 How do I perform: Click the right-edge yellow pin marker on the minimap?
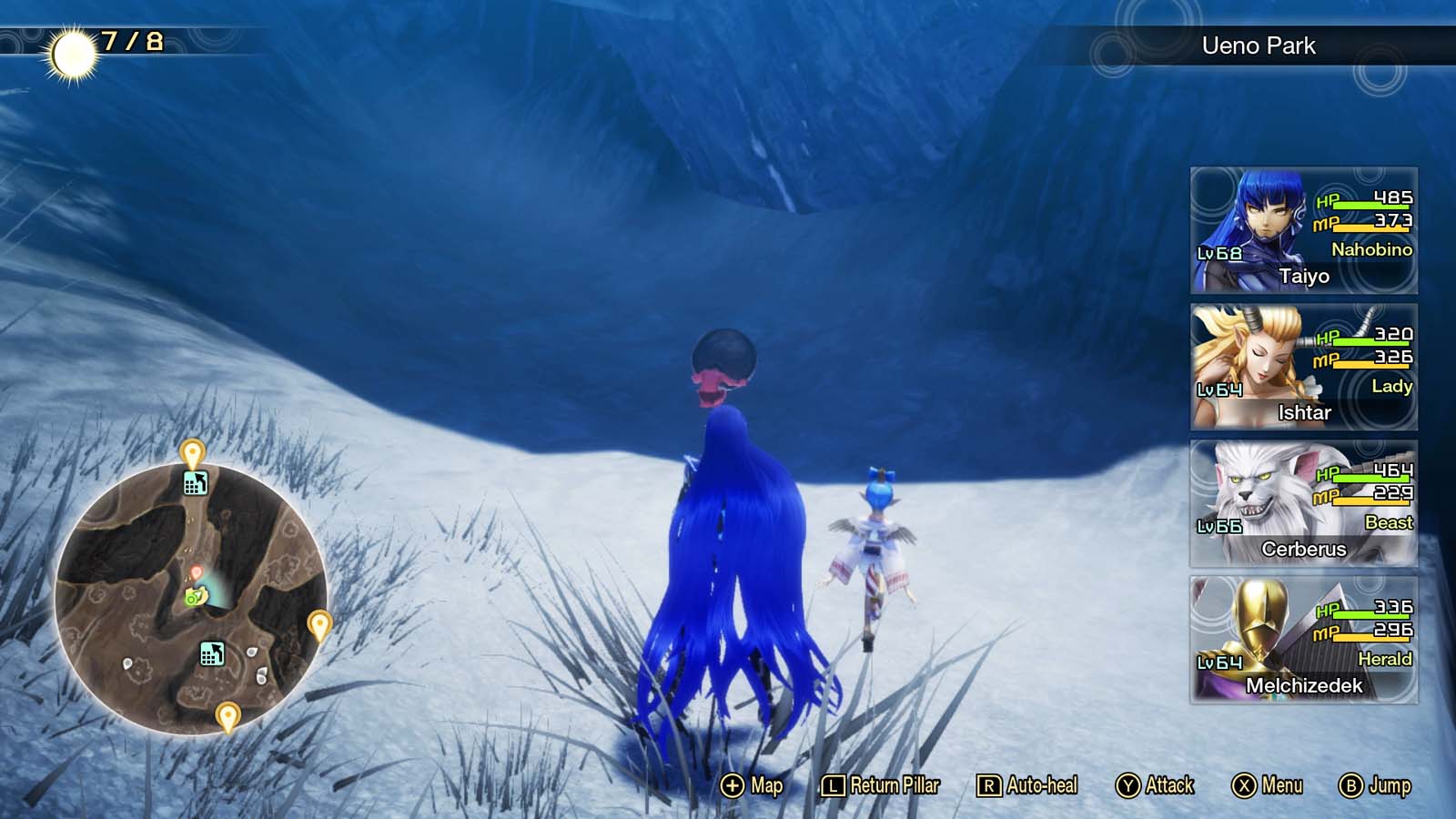pos(318,624)
